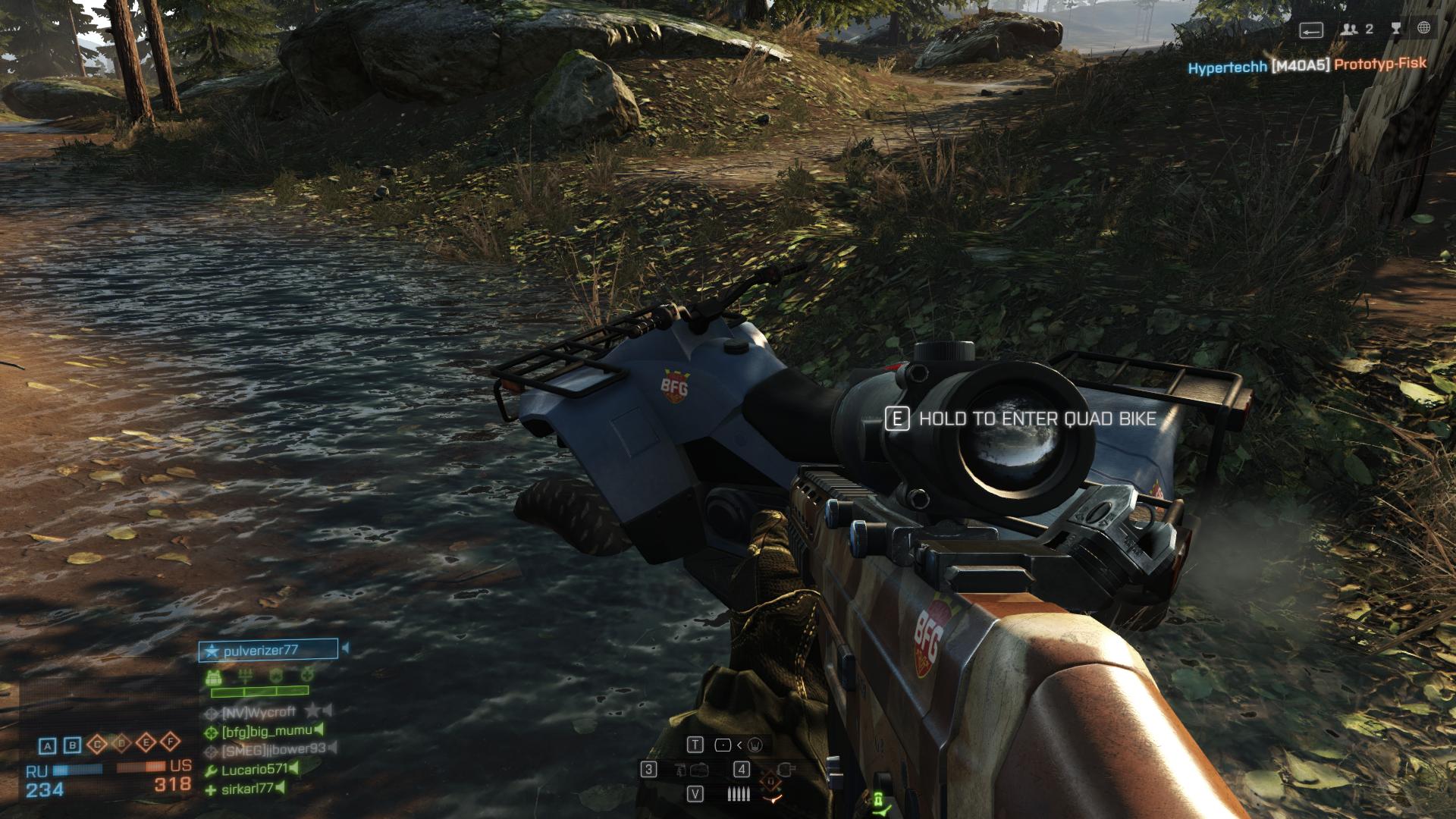Select objective flag A

pyautogui.click(x=47, y=745)
